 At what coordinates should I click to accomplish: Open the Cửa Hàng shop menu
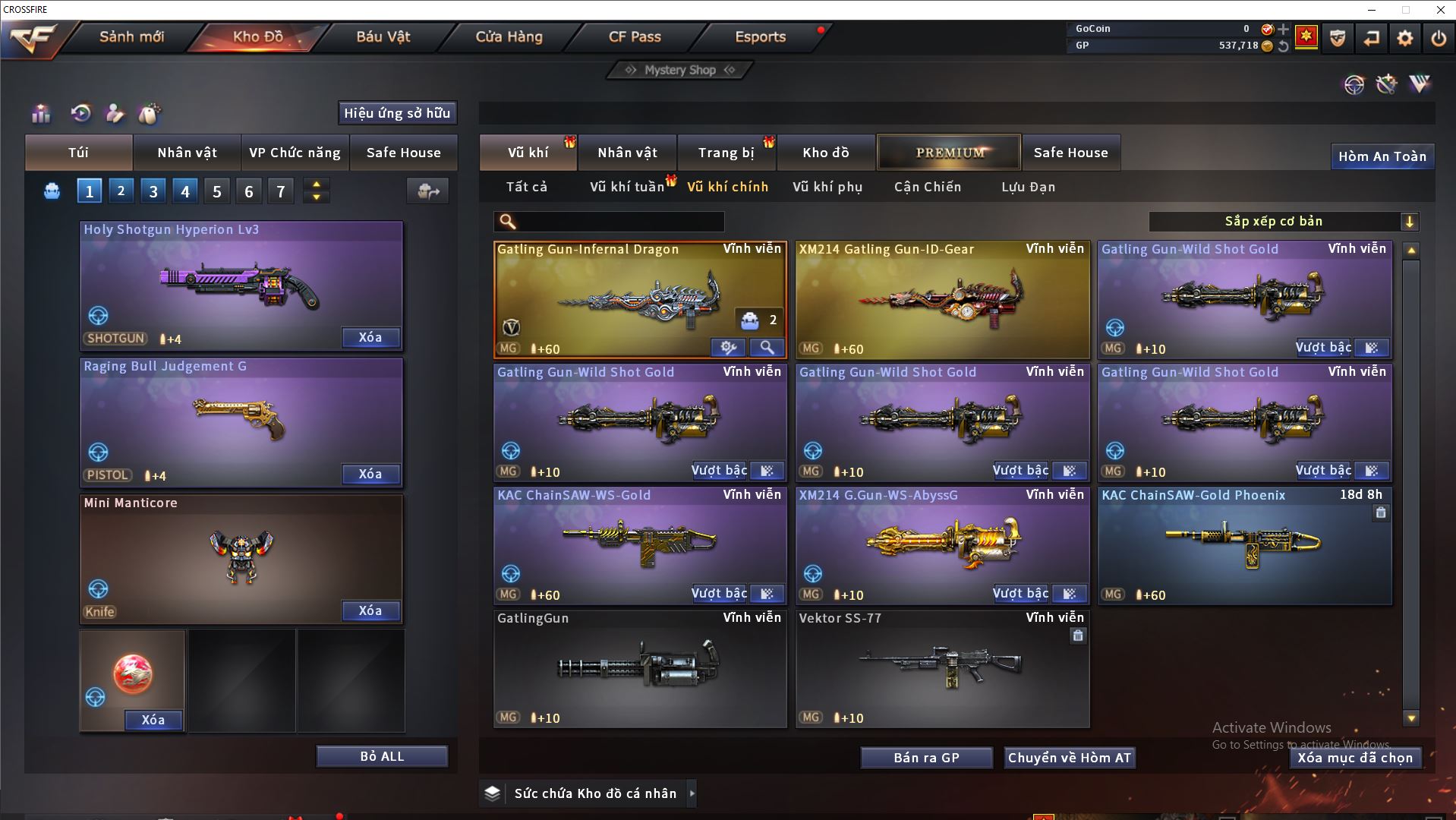click(509, 36)
